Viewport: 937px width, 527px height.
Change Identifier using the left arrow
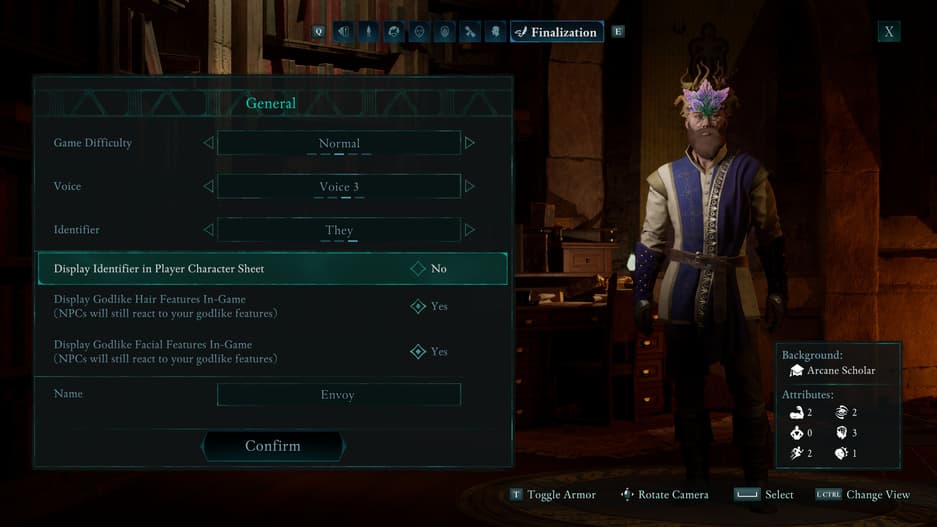click(x=208, y=230)
